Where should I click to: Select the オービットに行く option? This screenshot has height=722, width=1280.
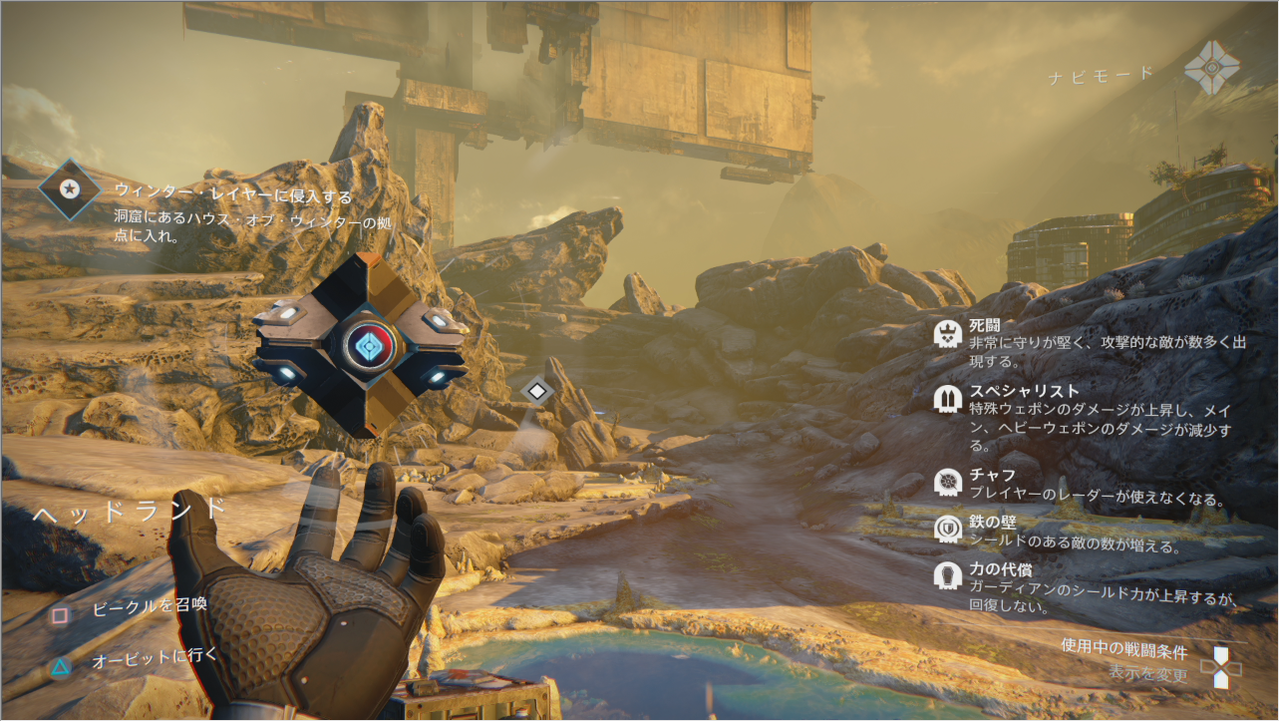154,661
